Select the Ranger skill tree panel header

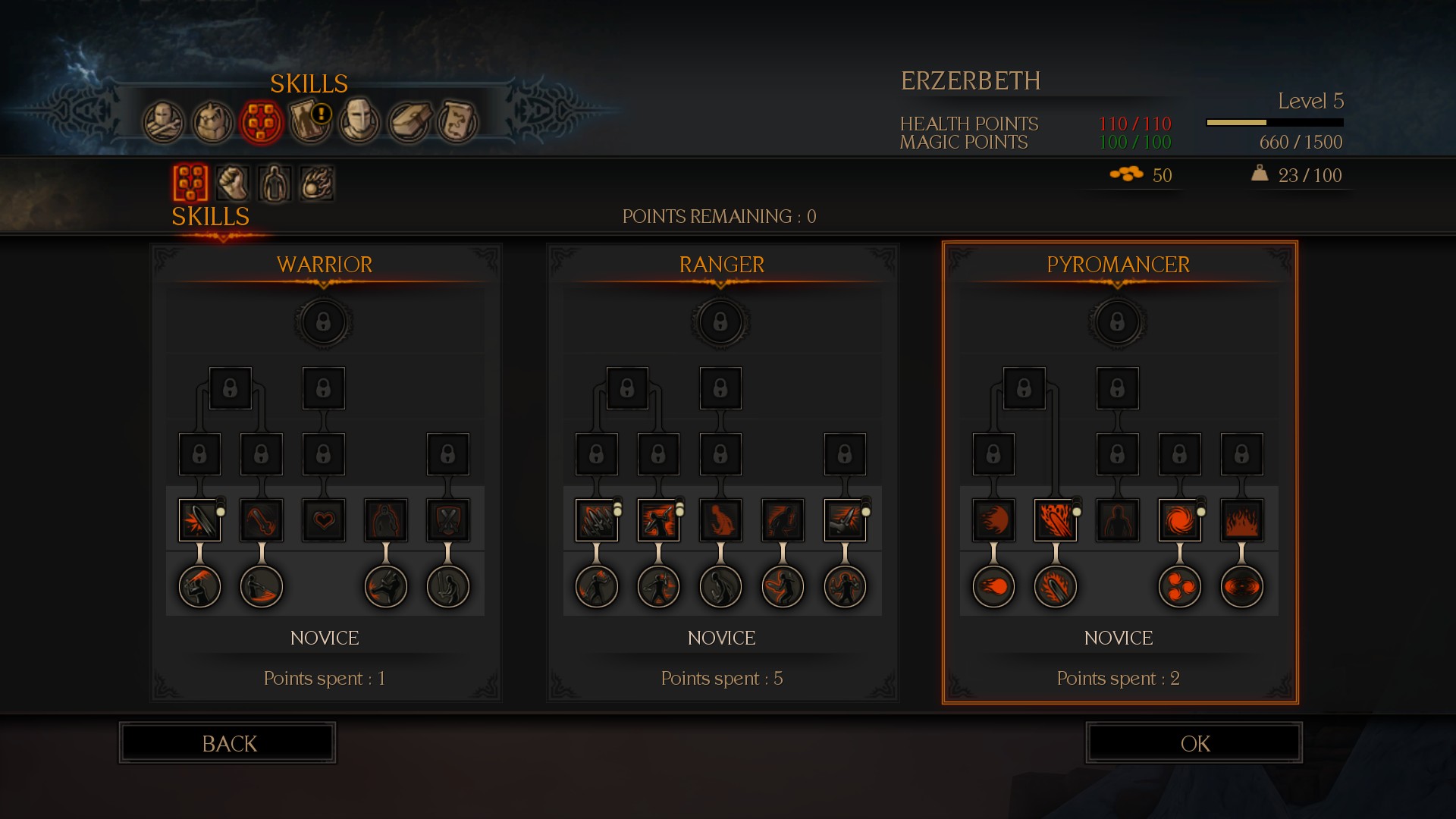721,265
